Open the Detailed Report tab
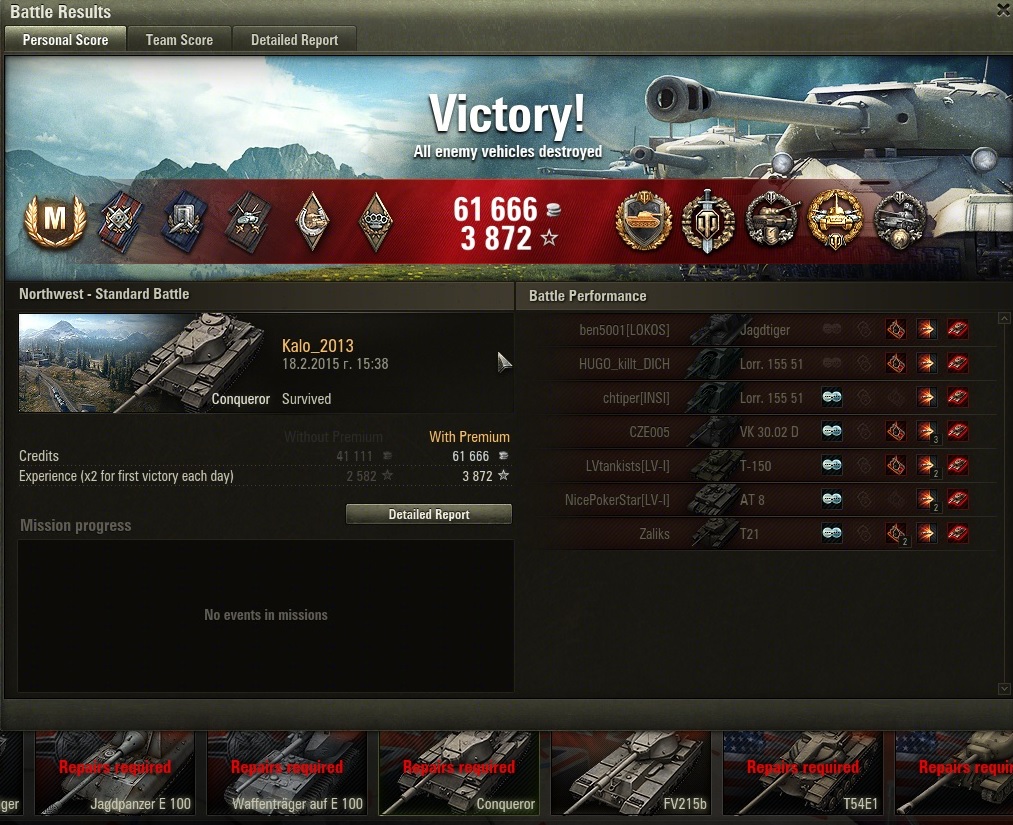1013x825 pixels. pyautogui.click(x=294, y=40)
